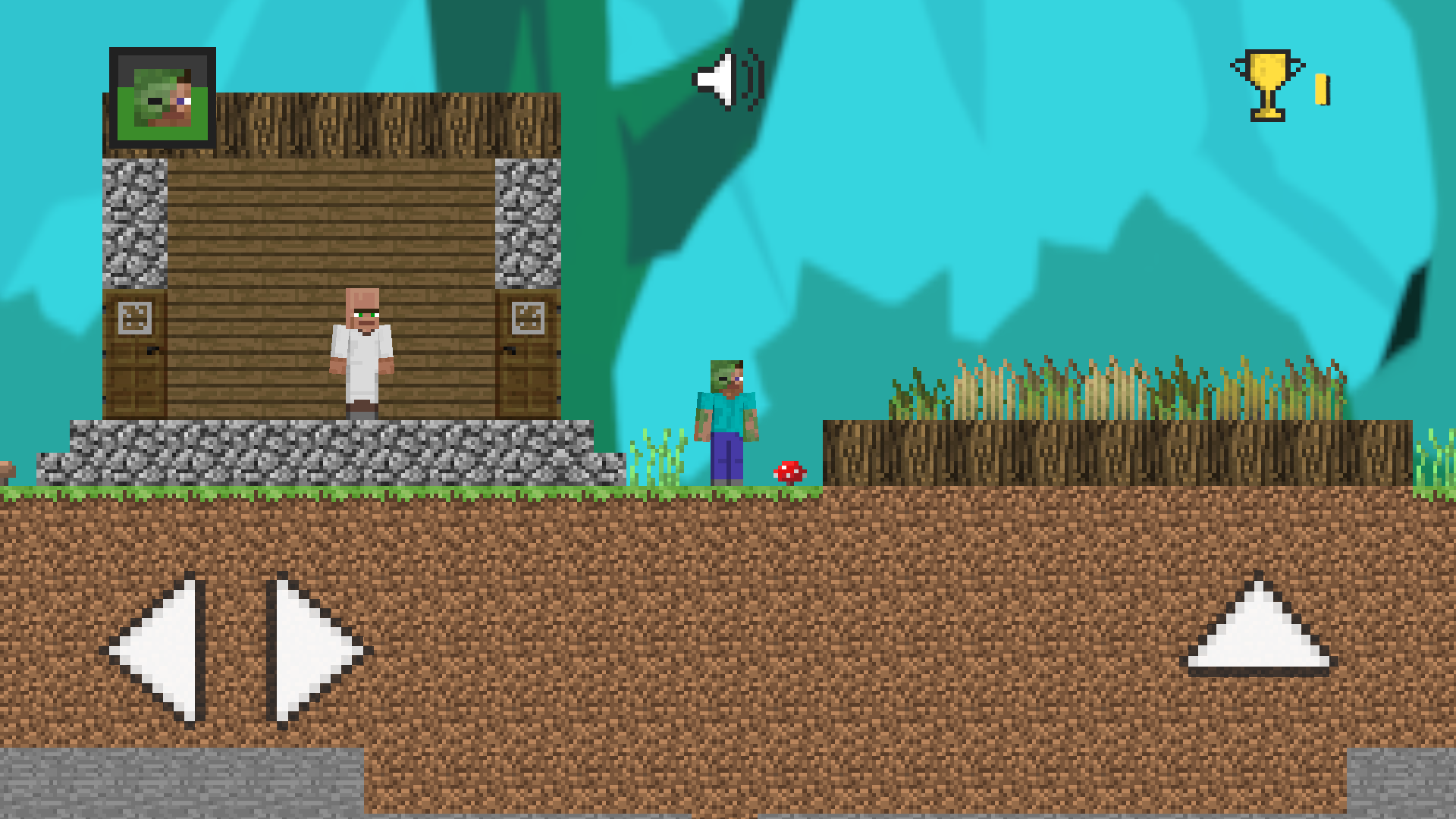Viewport: 1456px width, 819px height.
Task: Toggle the left door of the house open
Action: 135,356
